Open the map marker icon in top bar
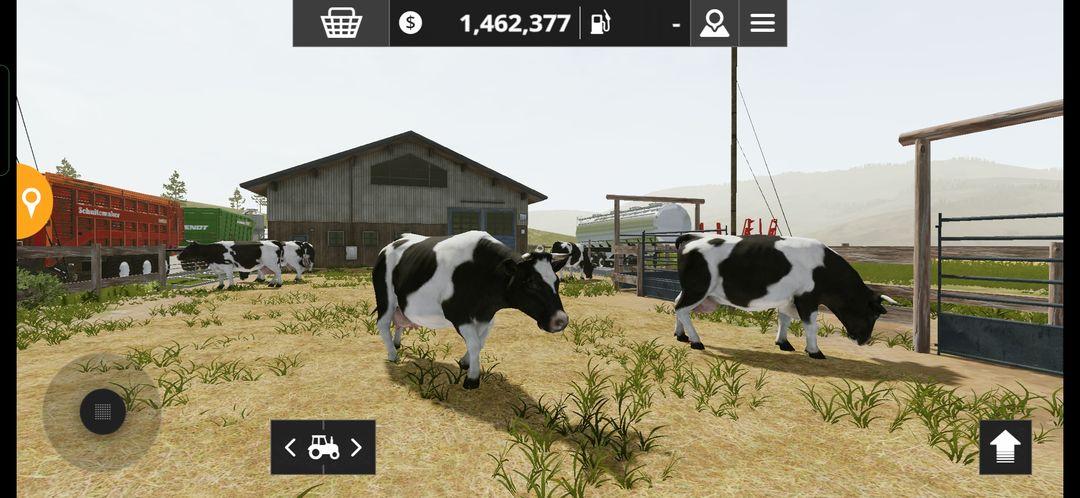This screenshot has height=498, width=1080. pos(714,23)
